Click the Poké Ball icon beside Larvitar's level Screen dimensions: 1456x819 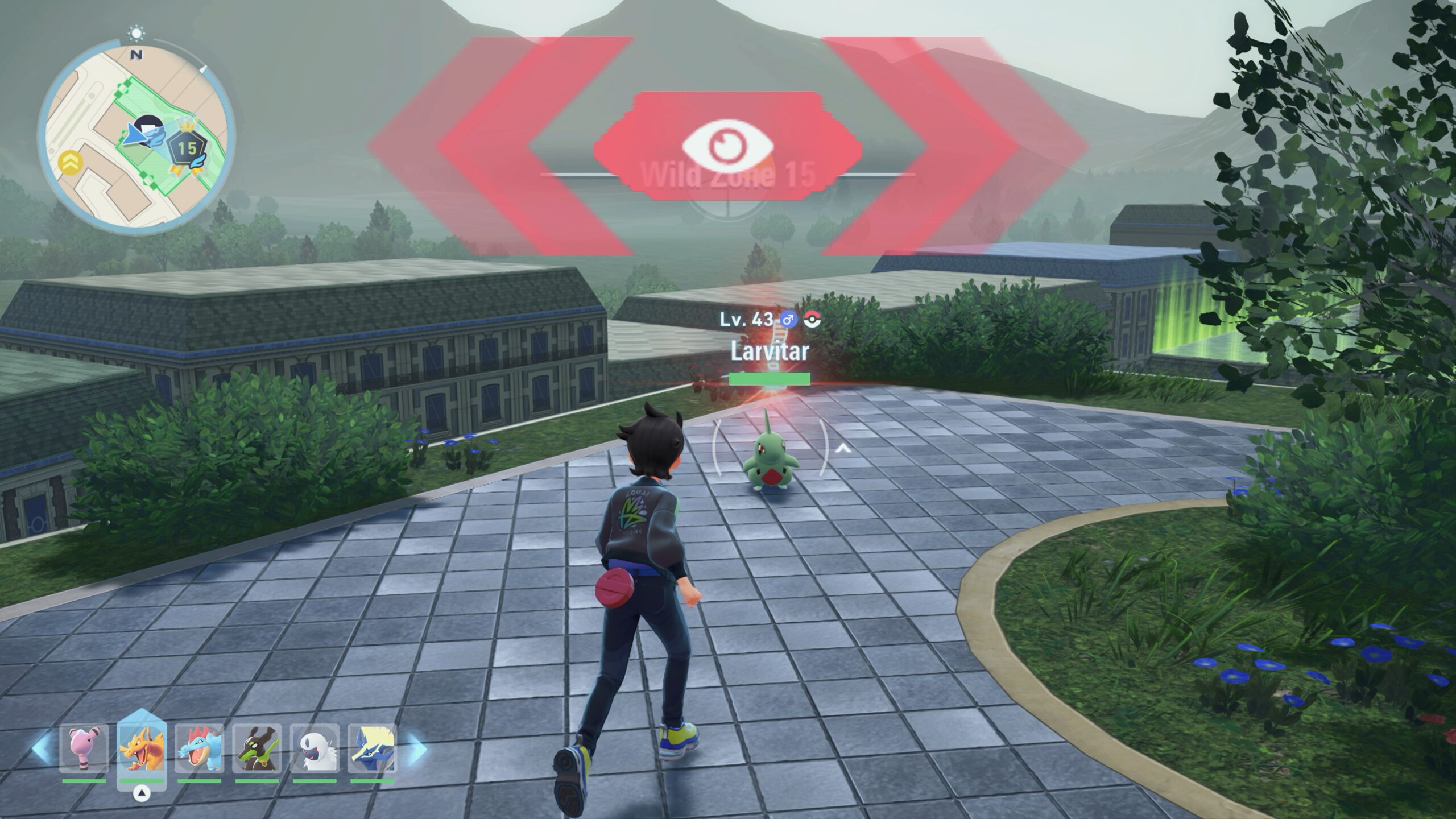pos(813,320)
